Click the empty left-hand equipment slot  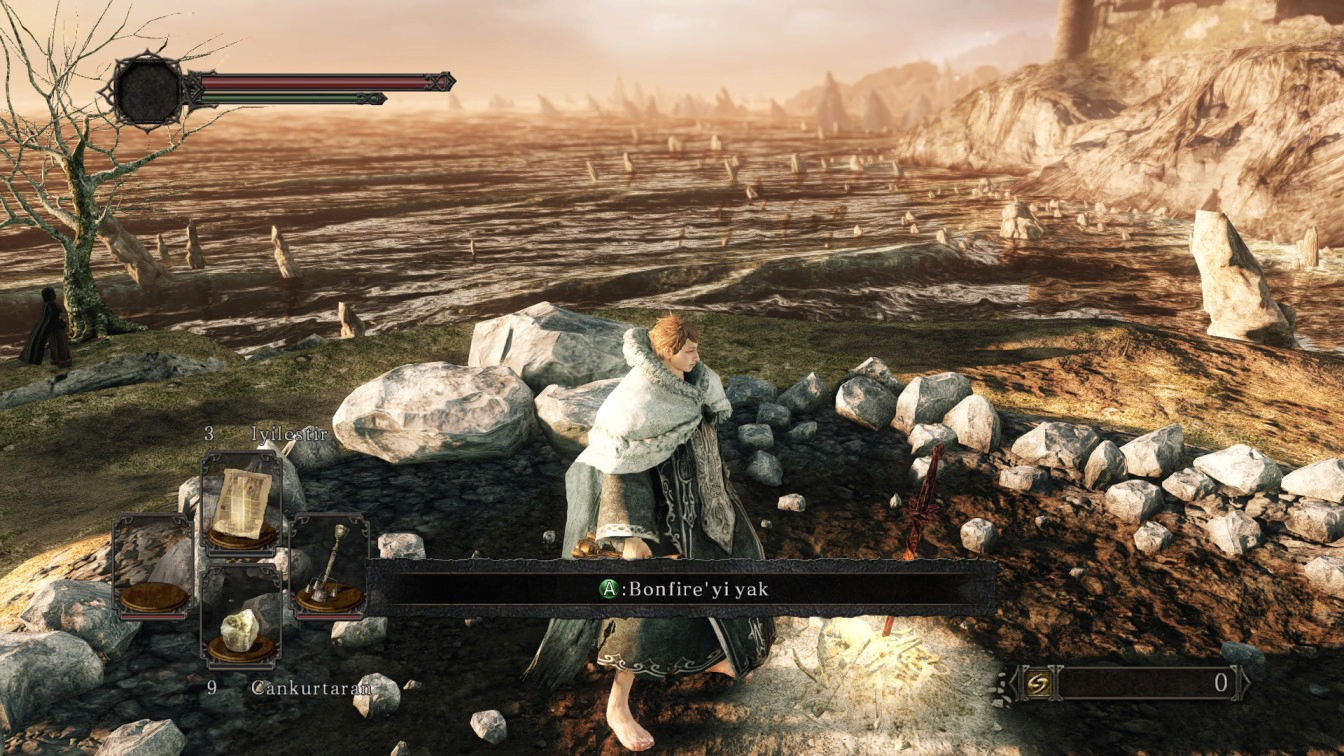coord(153,566)
